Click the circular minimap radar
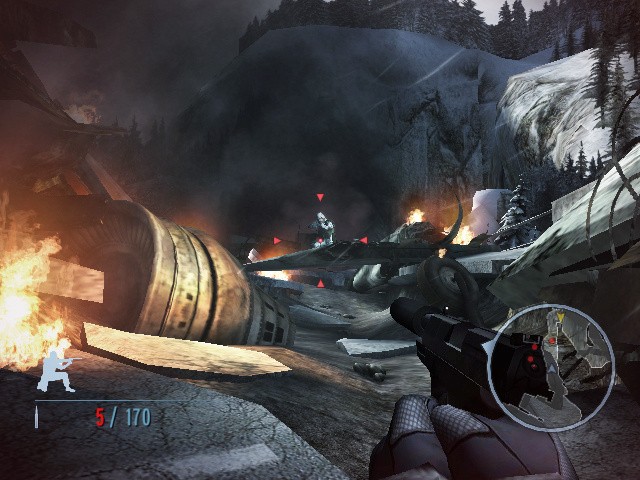The width and height of the screenshot is (640, 480). (551, 368)
